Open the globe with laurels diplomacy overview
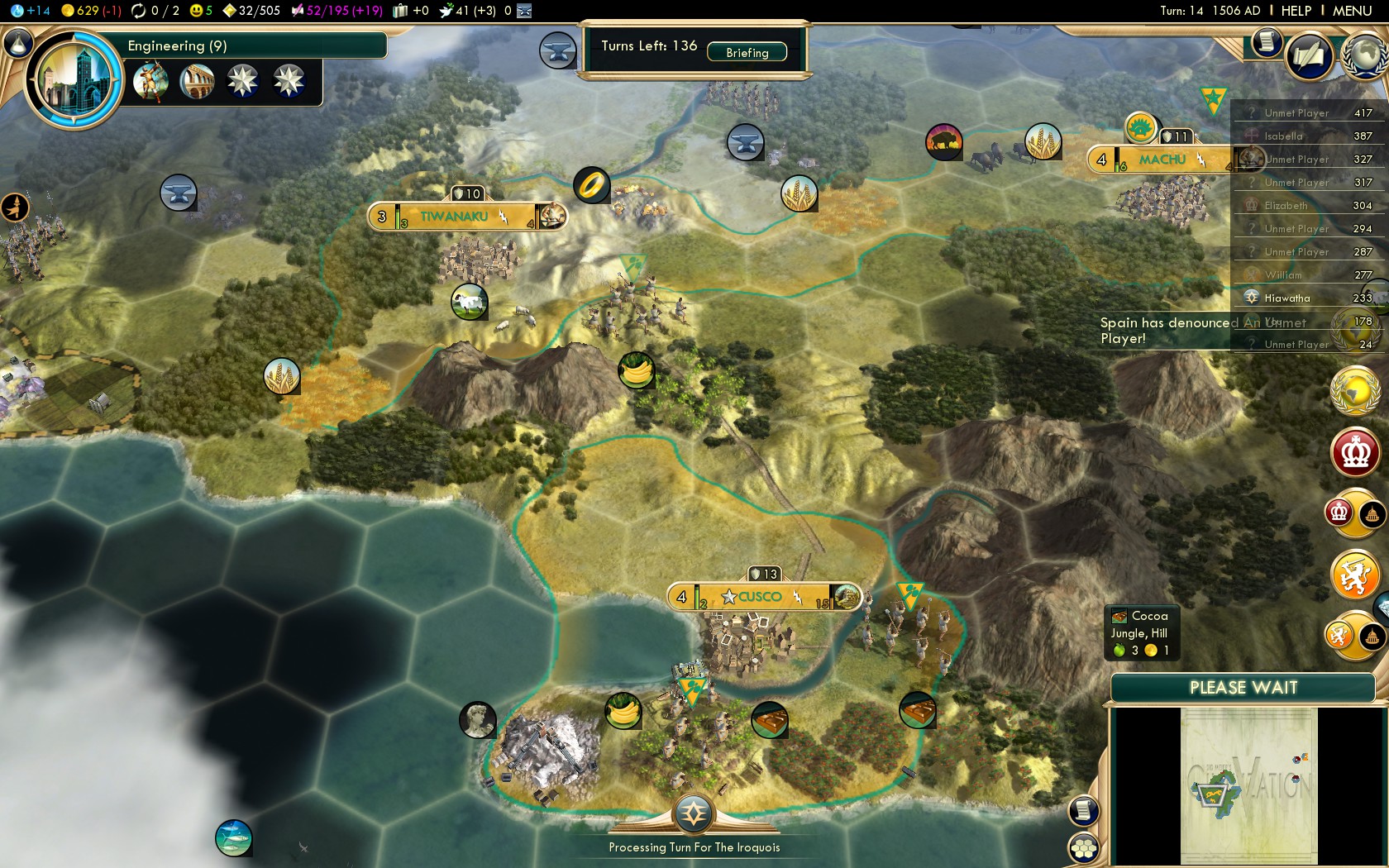Viewport: 1389px width, 868px height. 1364,55
